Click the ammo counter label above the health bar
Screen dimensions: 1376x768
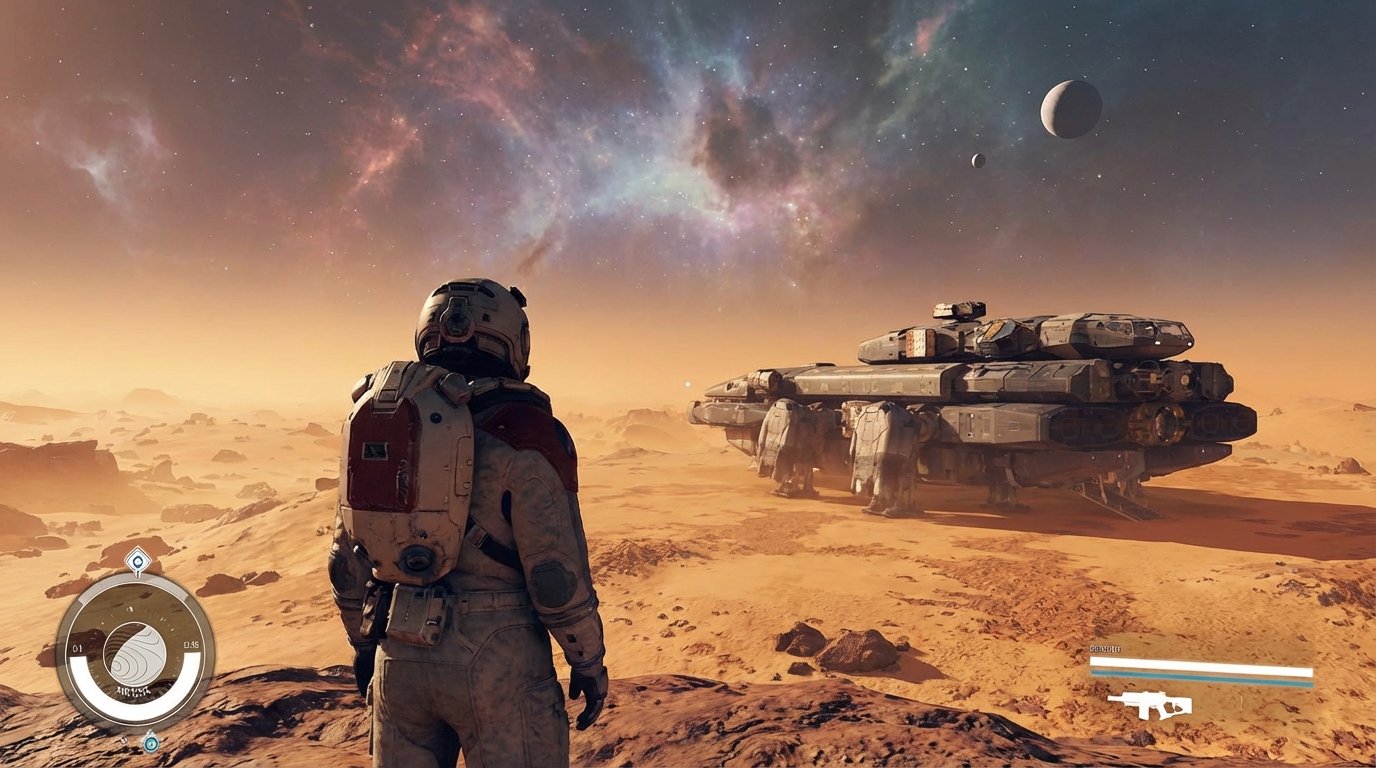1105,648
